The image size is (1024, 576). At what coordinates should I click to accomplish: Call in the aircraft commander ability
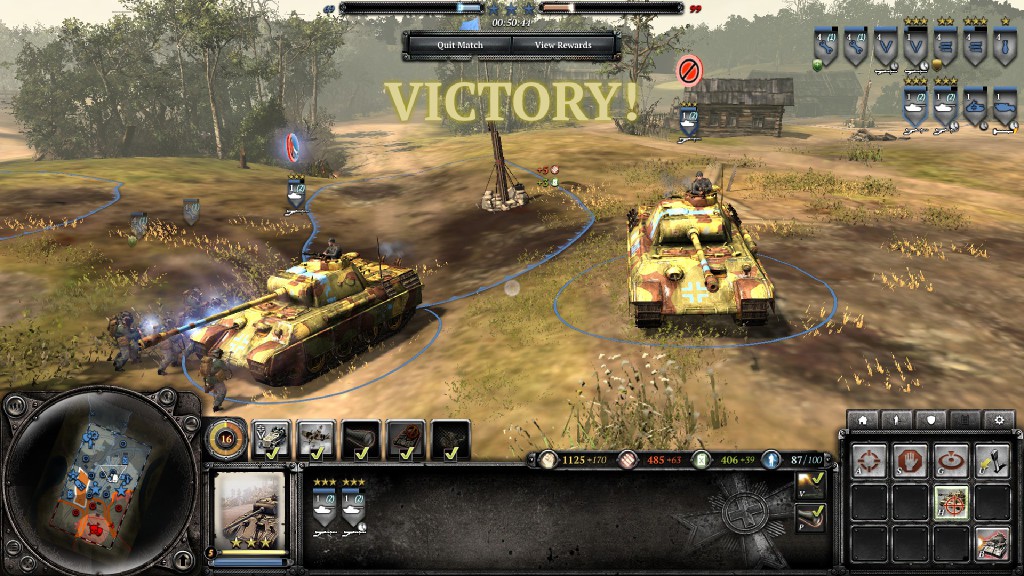click(x=316, y=438)
